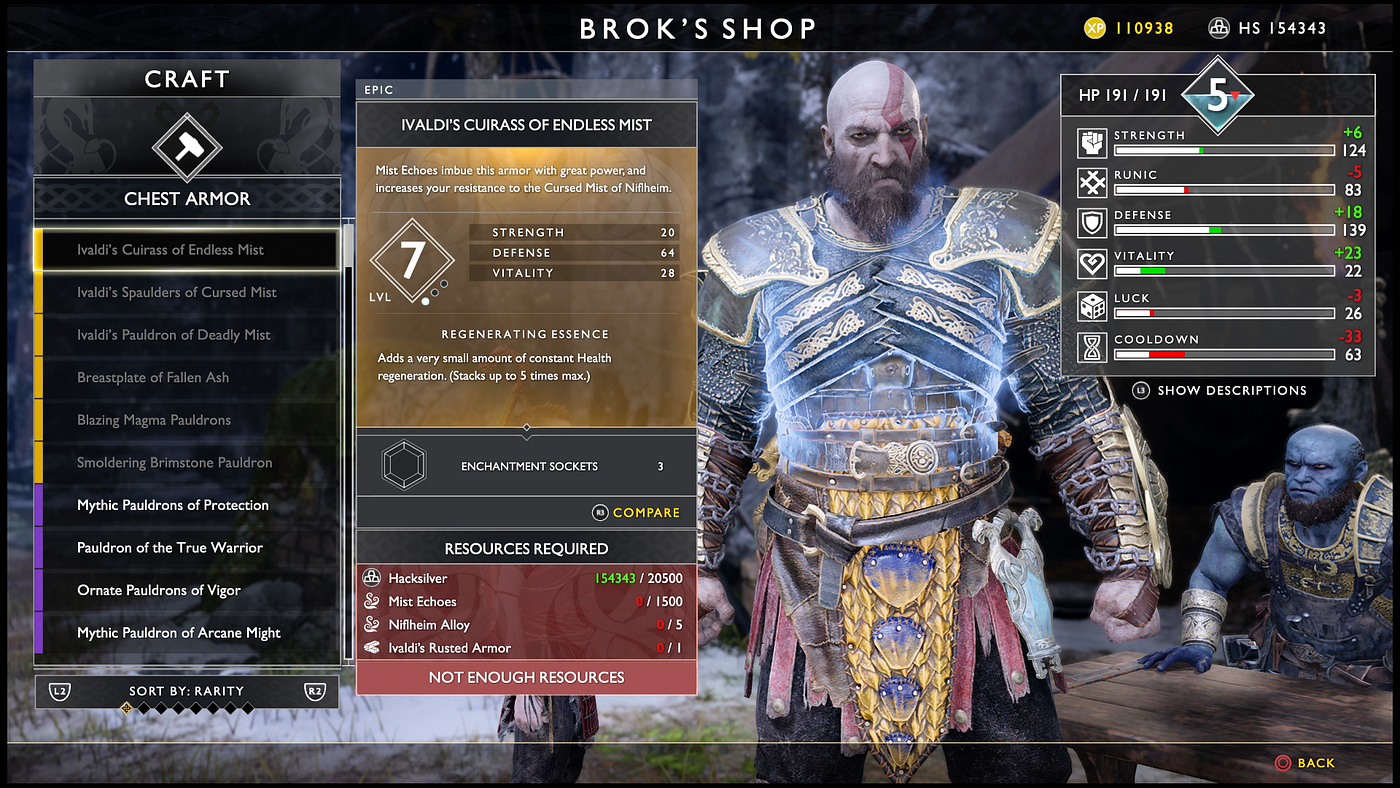Choose Pauldron of the True Warrior
The width and height of the screenshot is (1400, 788).
tap(187, 547)
